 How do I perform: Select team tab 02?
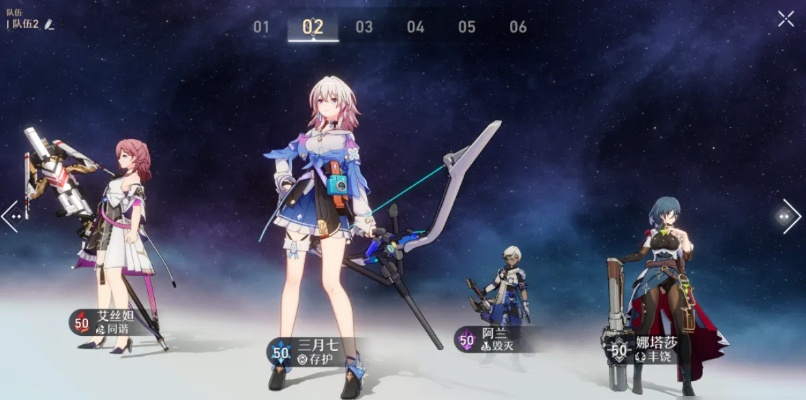click(313, 27)
